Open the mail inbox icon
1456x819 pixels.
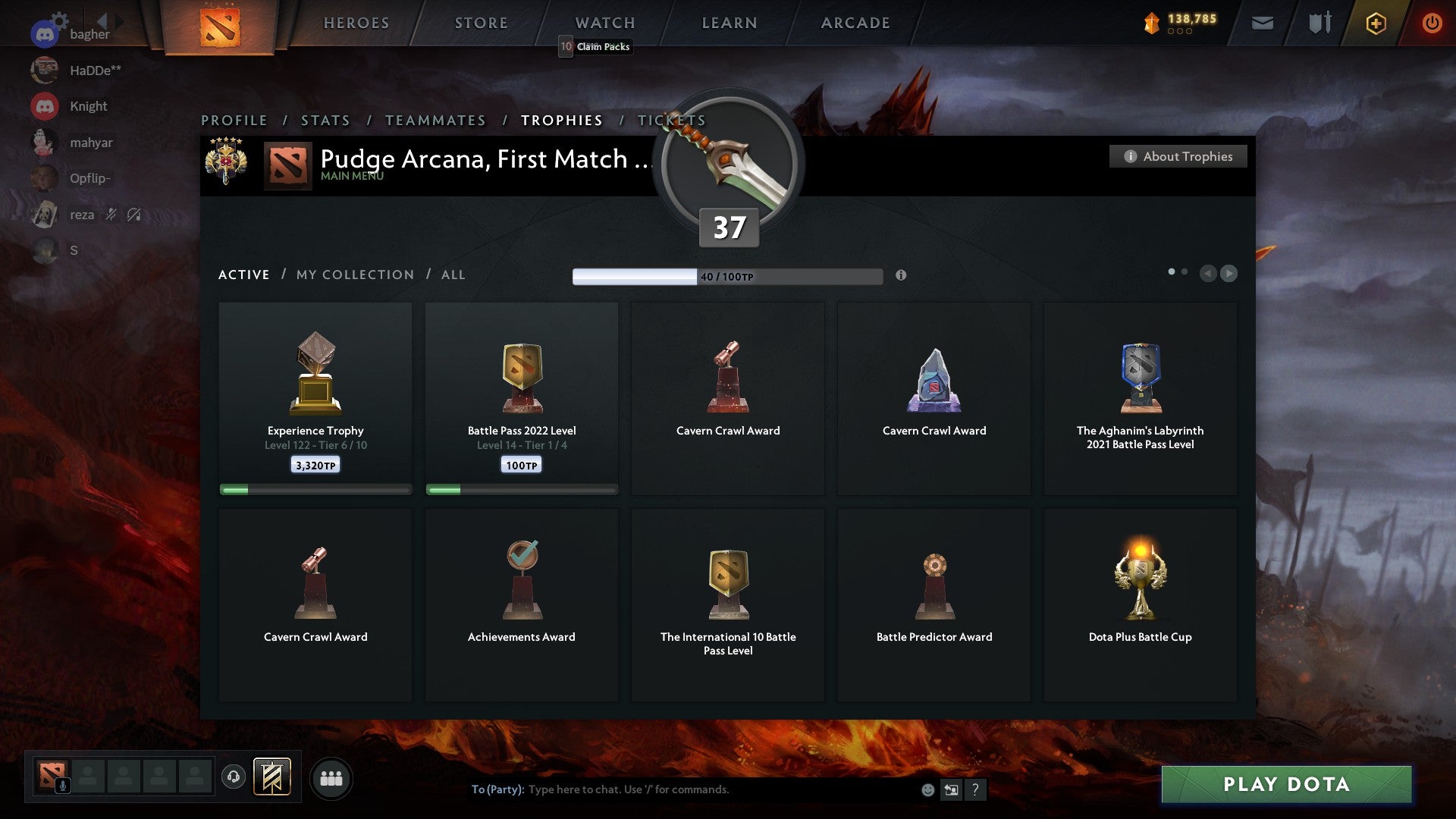(1262, 23)
